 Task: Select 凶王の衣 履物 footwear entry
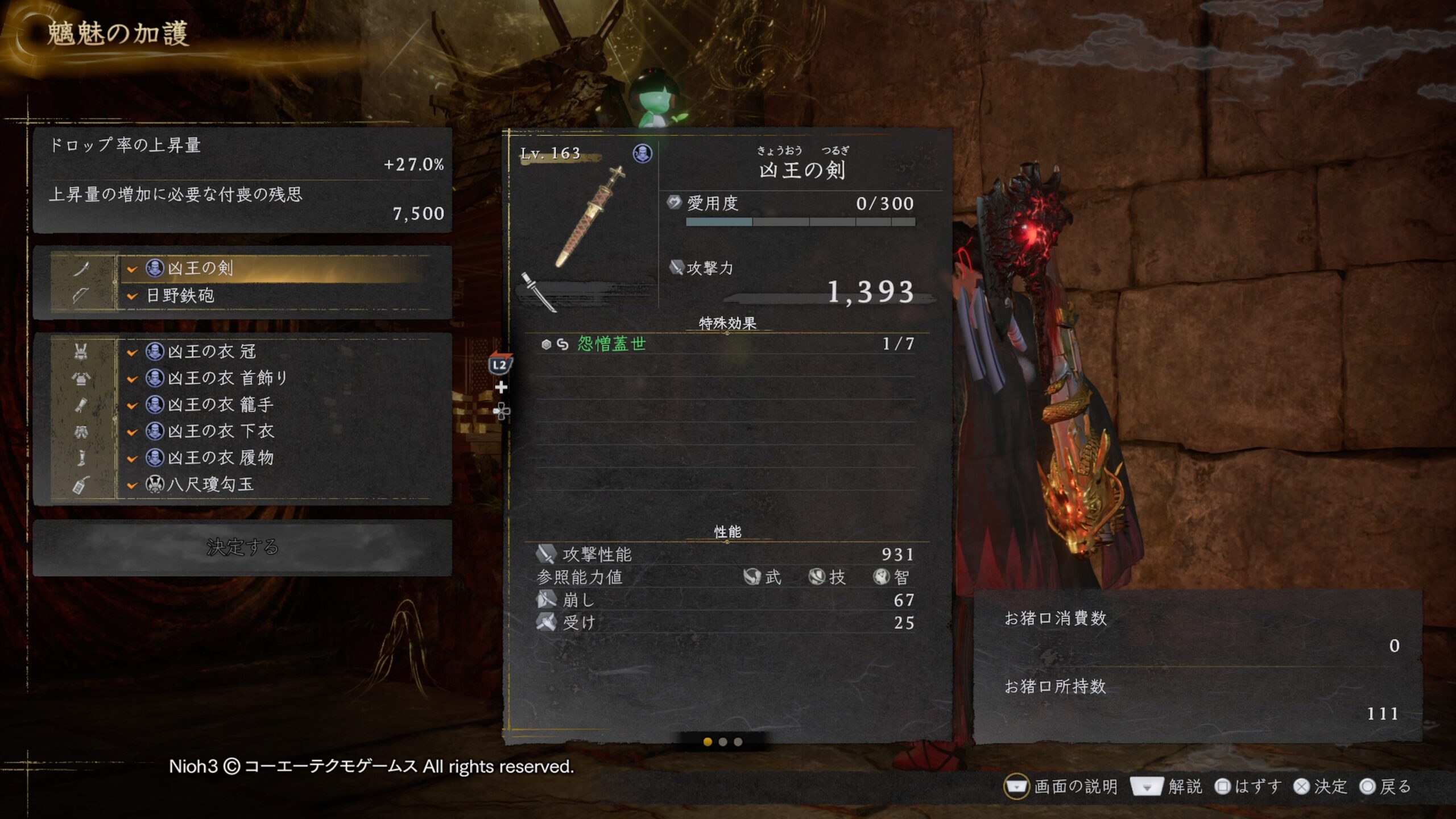pos(273,458)
